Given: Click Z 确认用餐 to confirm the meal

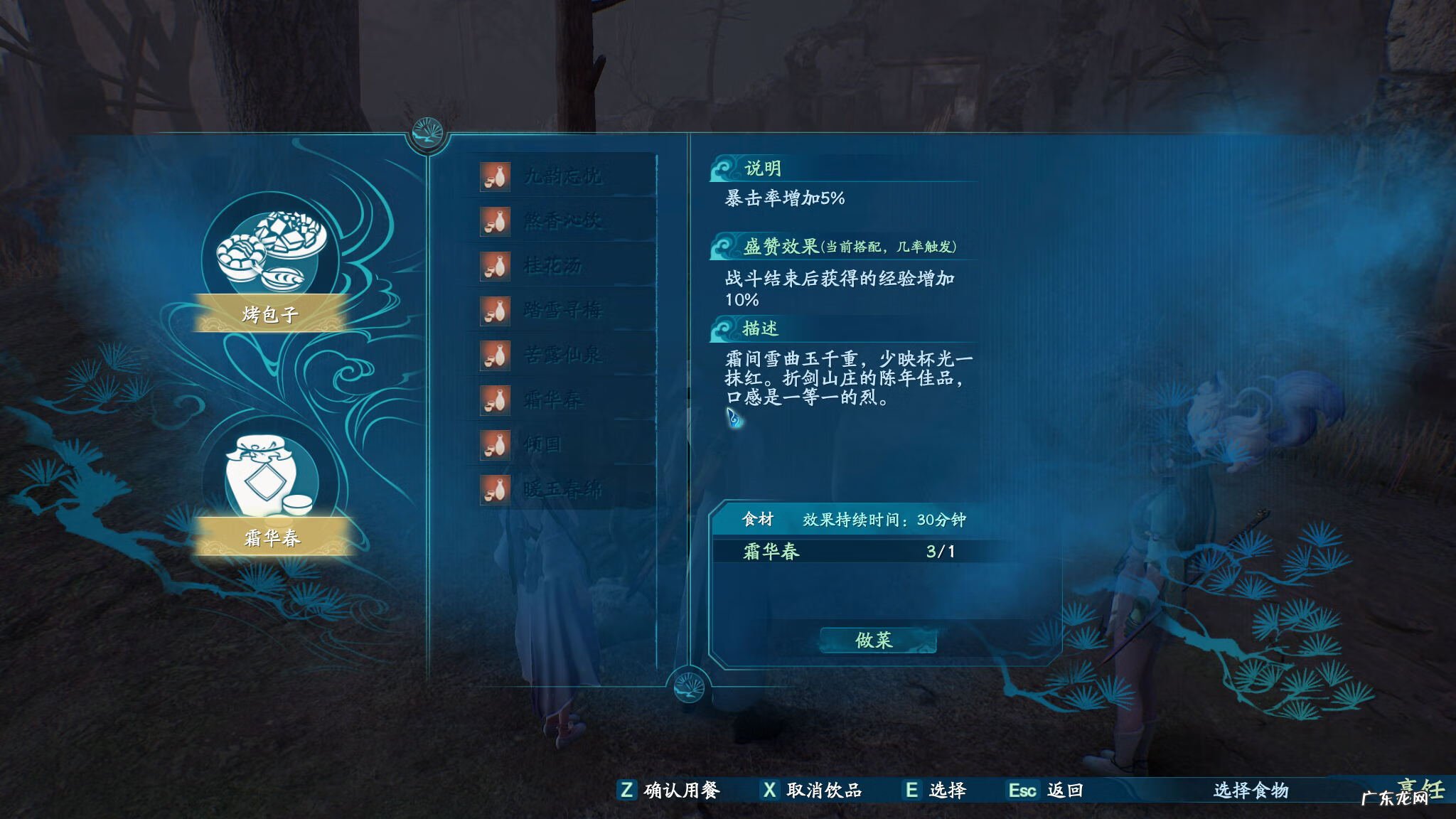Looking at the screenshot, I should coord(658,789).
